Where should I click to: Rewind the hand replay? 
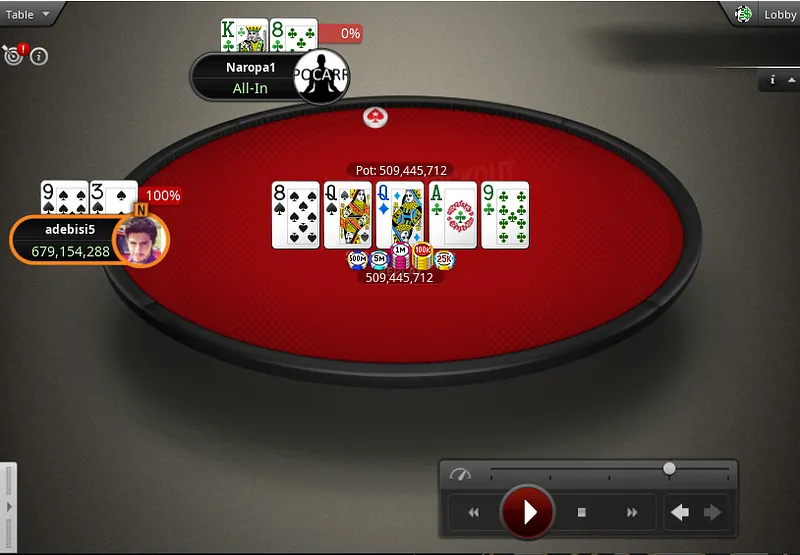click(x=473, y=512)
